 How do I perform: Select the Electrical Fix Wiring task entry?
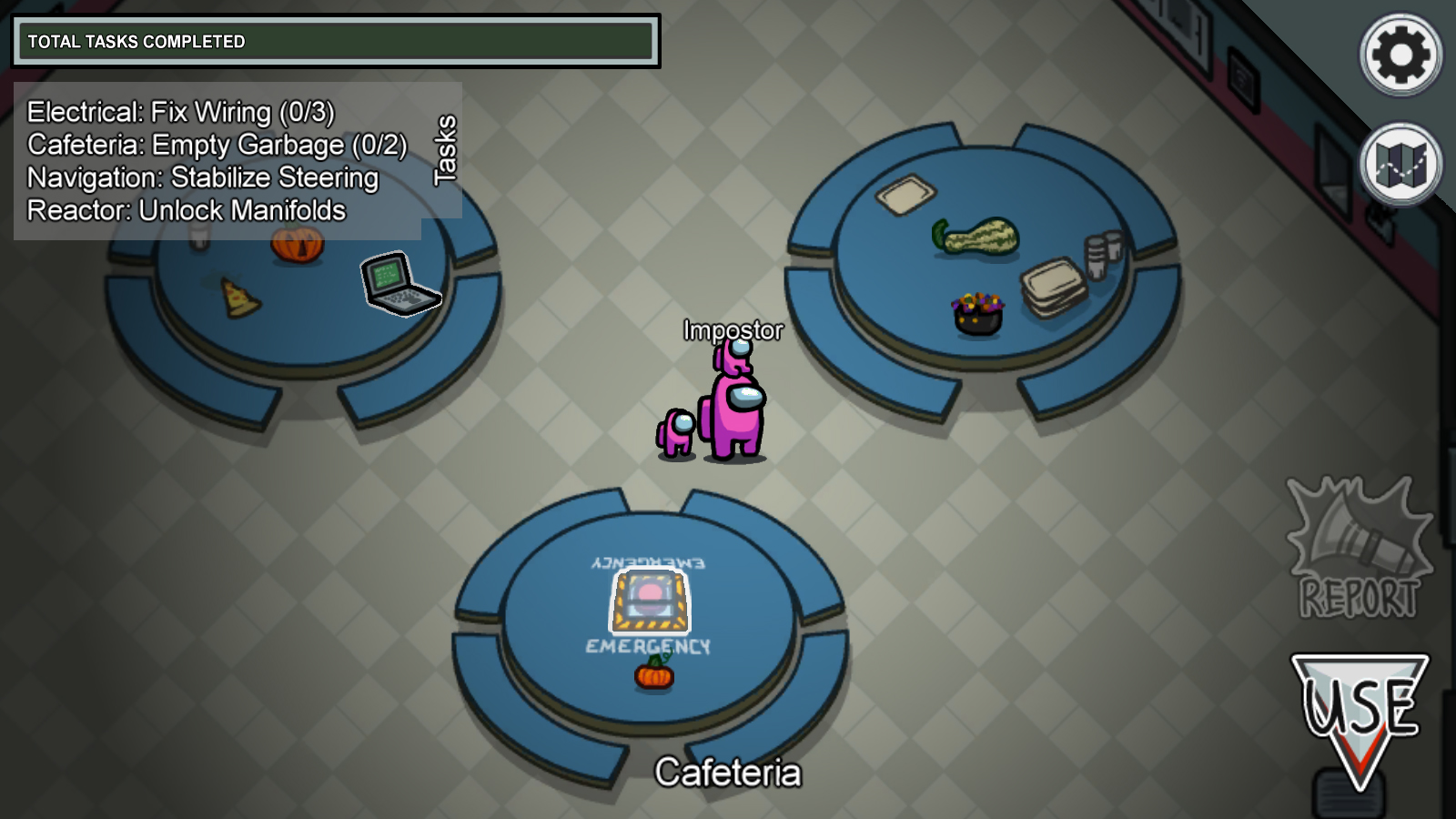pos(181,112)
